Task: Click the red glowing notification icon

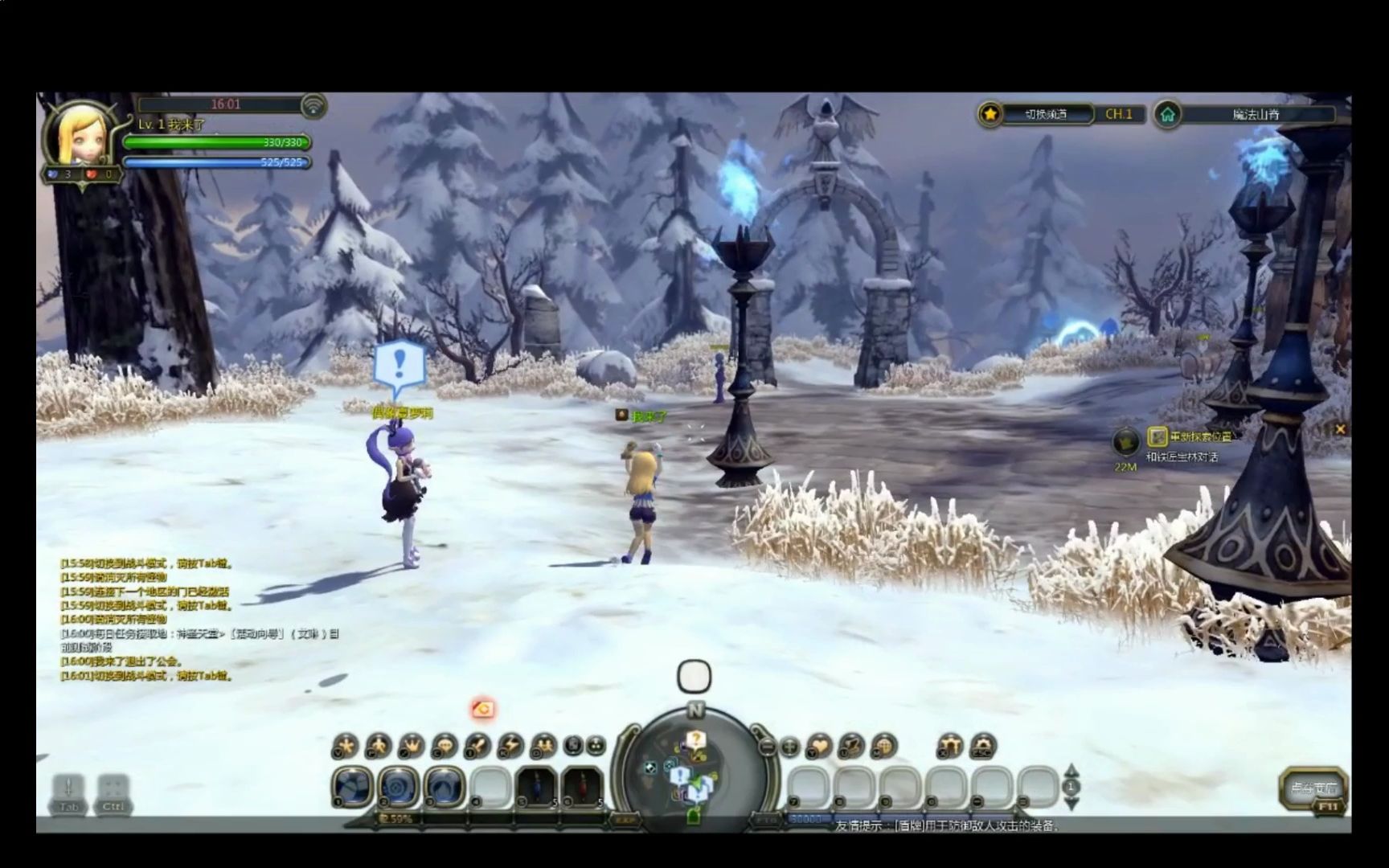Action: pyautogui.click(x=482, y=709)
